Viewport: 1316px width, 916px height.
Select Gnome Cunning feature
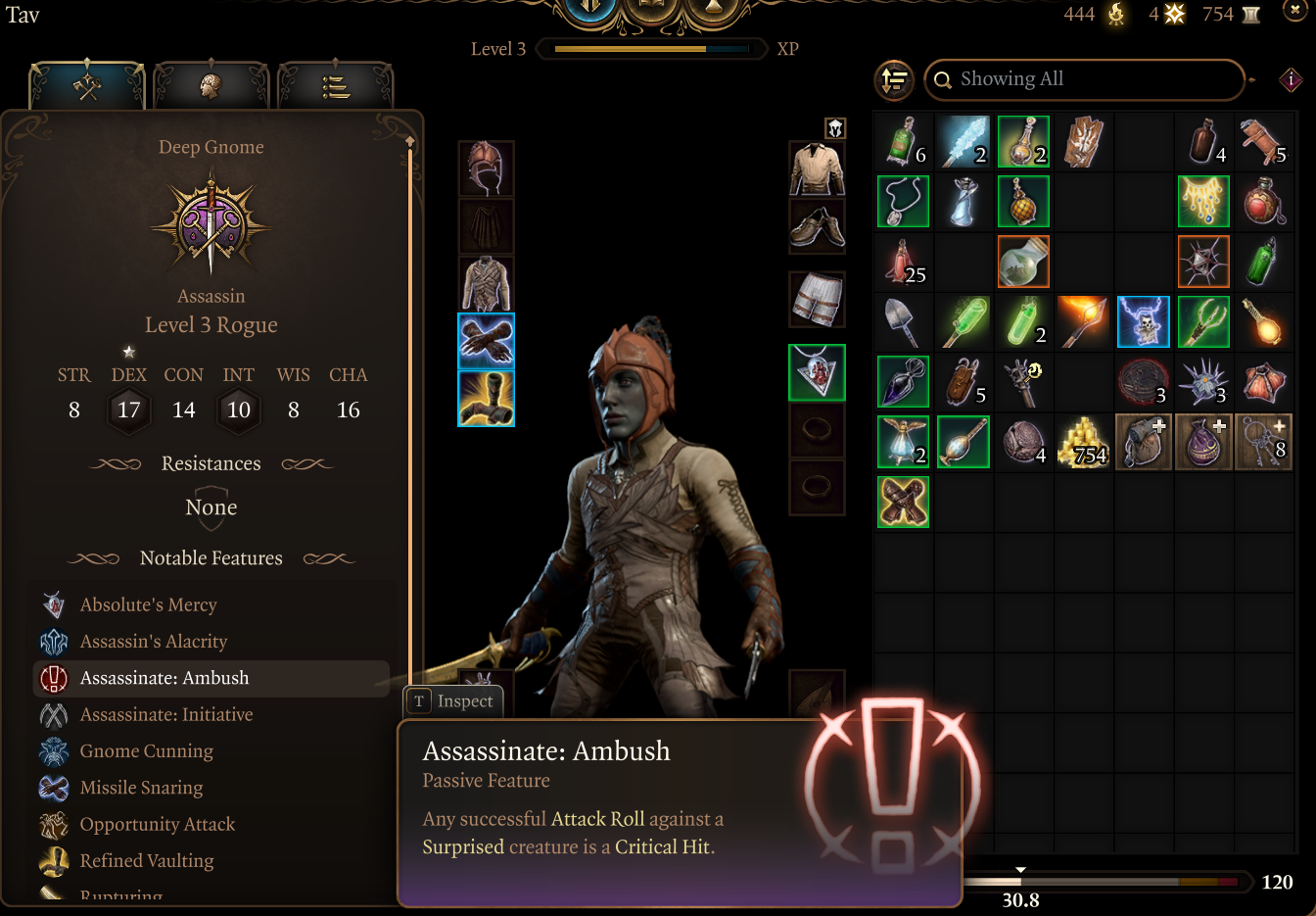pos(146,751)
